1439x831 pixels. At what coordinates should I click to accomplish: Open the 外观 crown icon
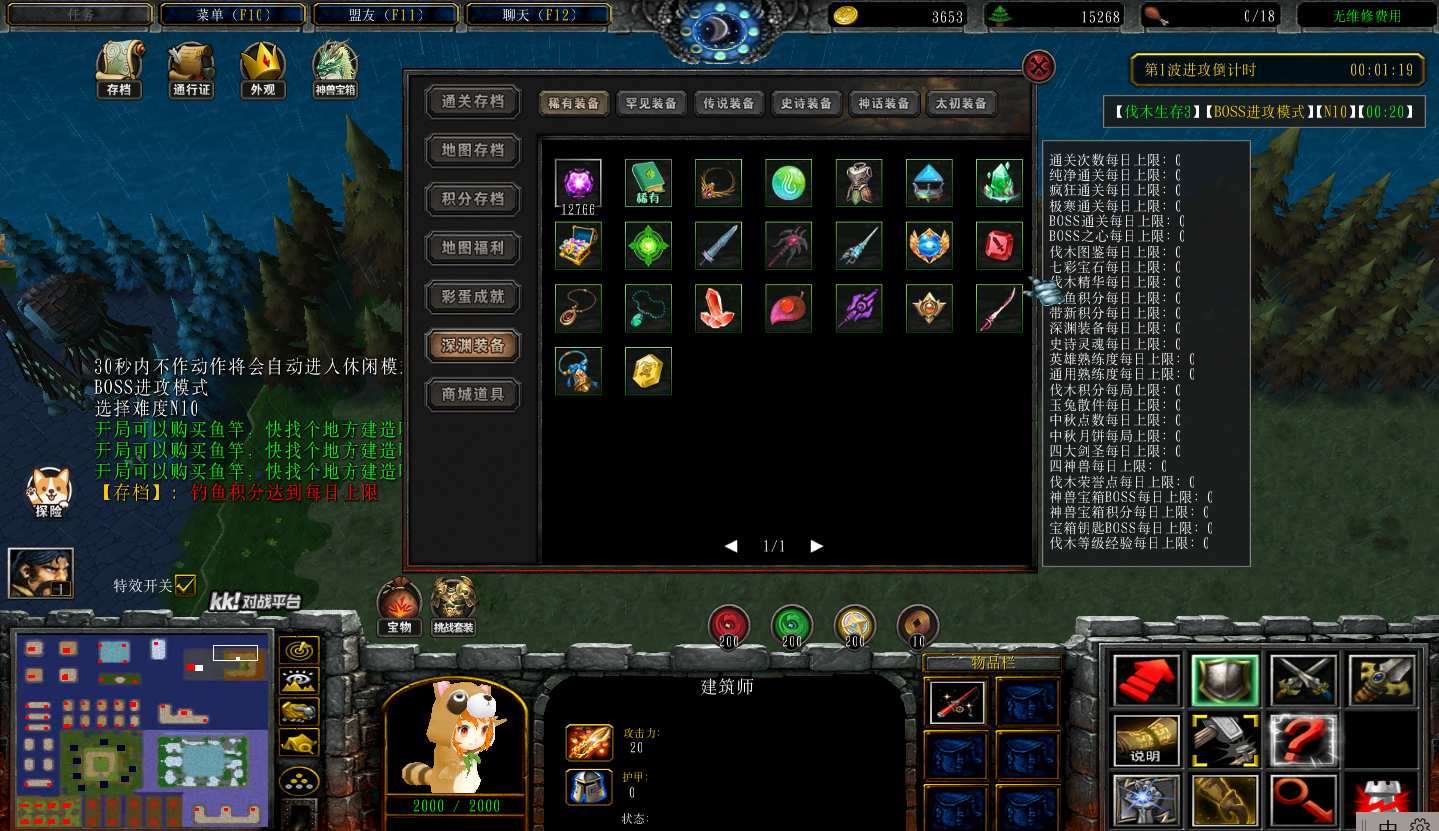(263, 70)
